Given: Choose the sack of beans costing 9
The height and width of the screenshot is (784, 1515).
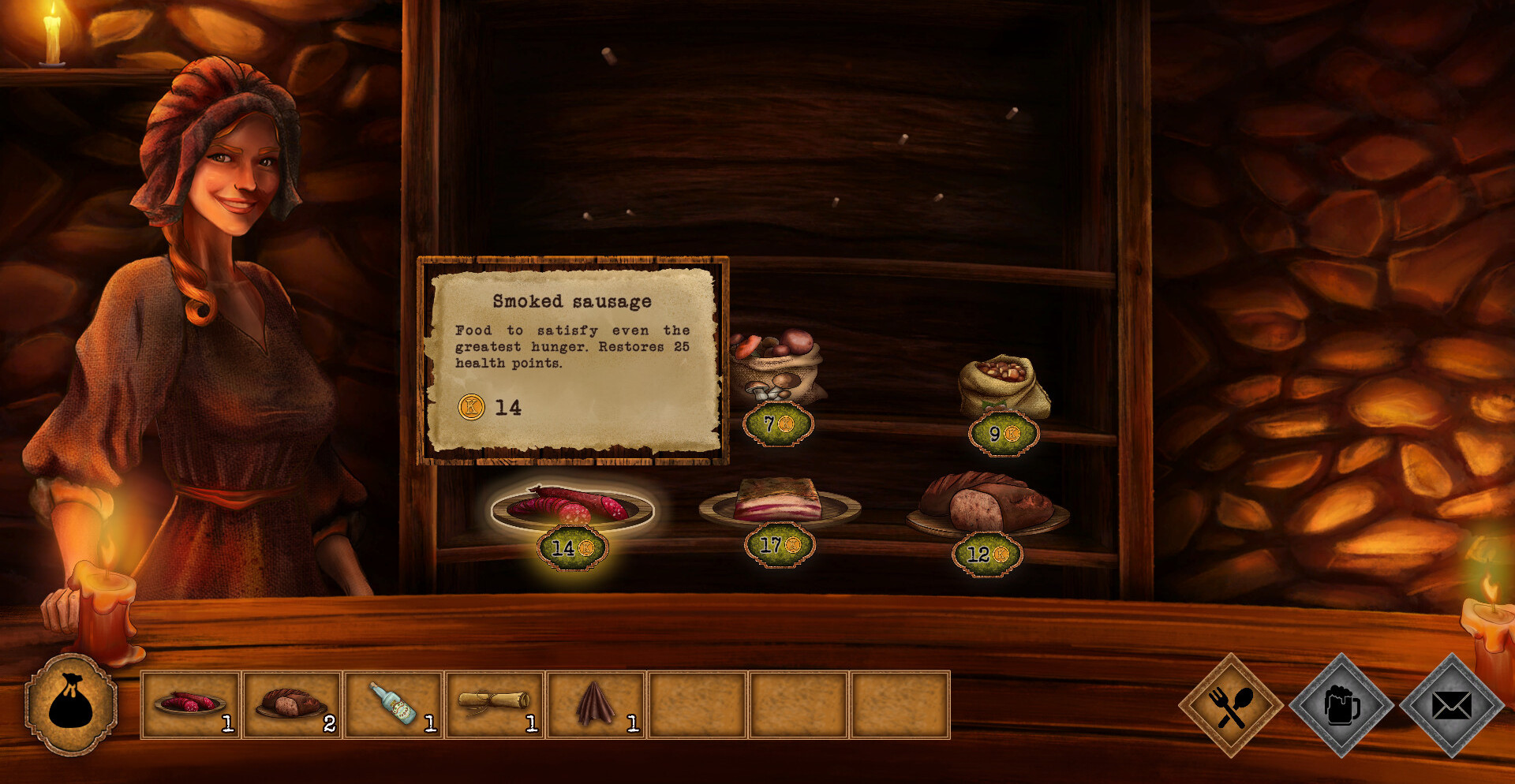Looking at the screenshot, I should point(1003,385).
